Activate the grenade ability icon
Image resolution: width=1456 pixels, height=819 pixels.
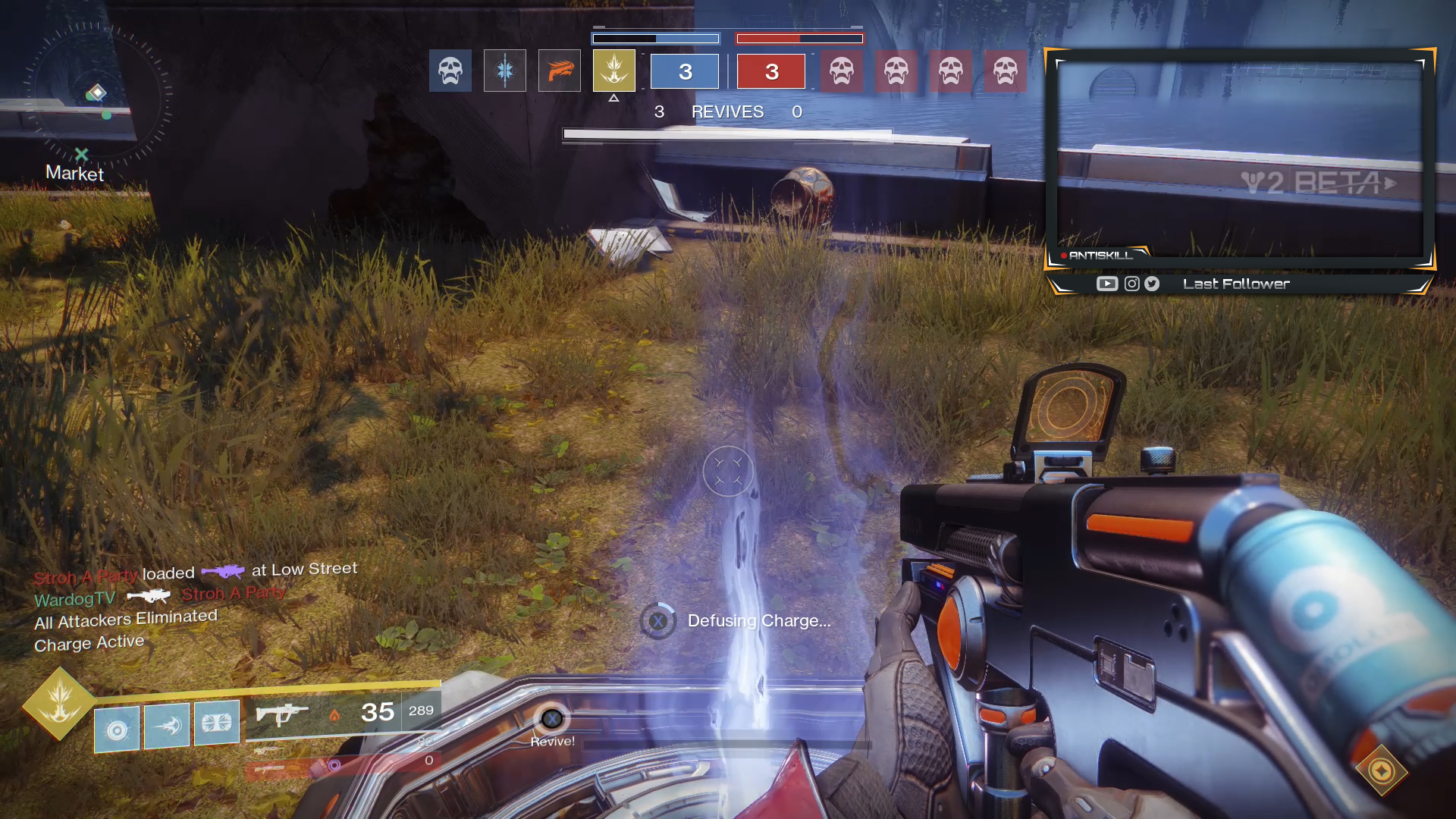(117, 729)
